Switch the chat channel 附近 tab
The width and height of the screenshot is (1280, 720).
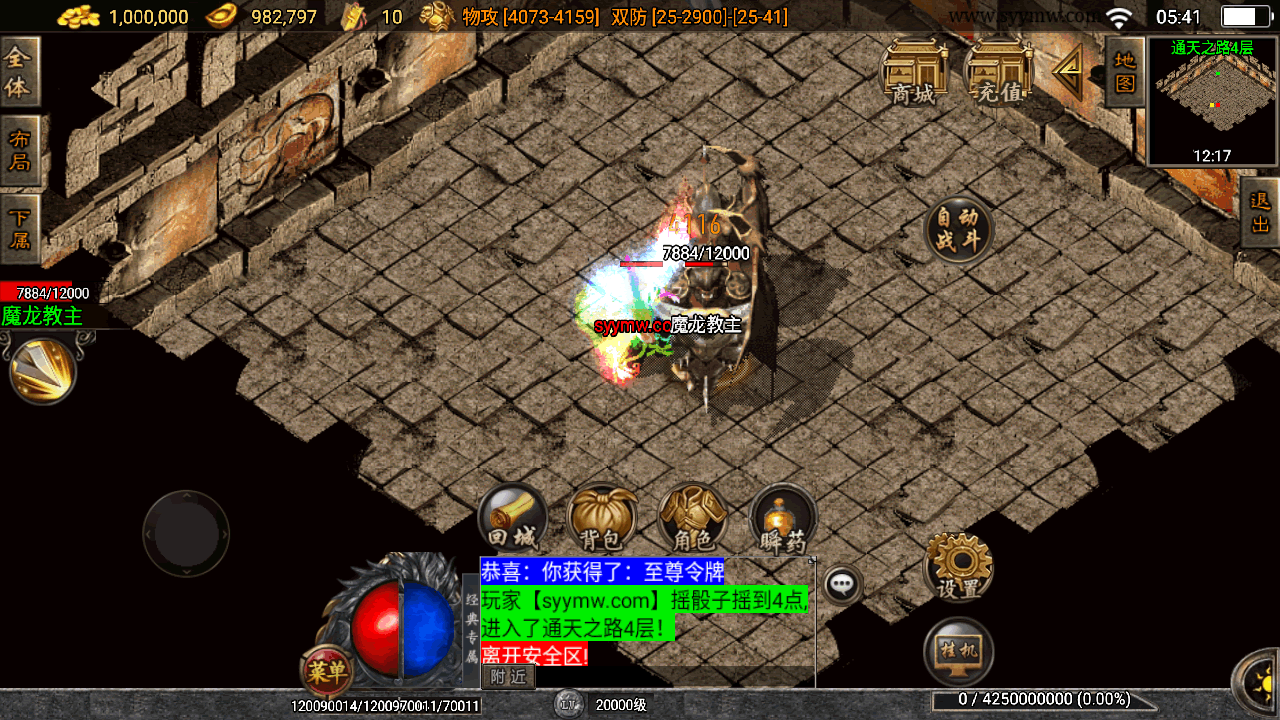(508, 677)
